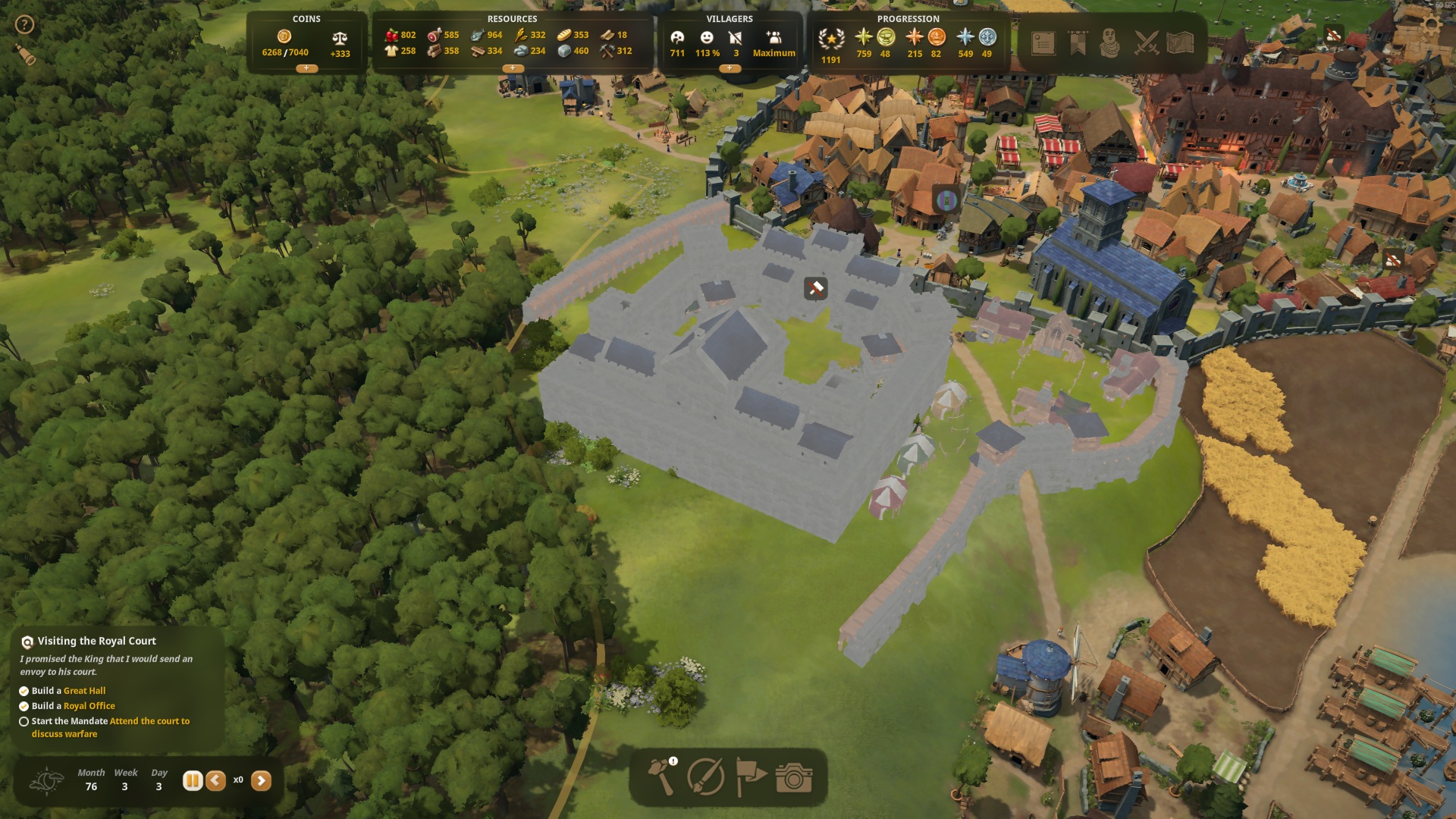Viewport: 1456px width, 819px height.
Task: Click the spyglass icon below help
Action: point(26,54)
